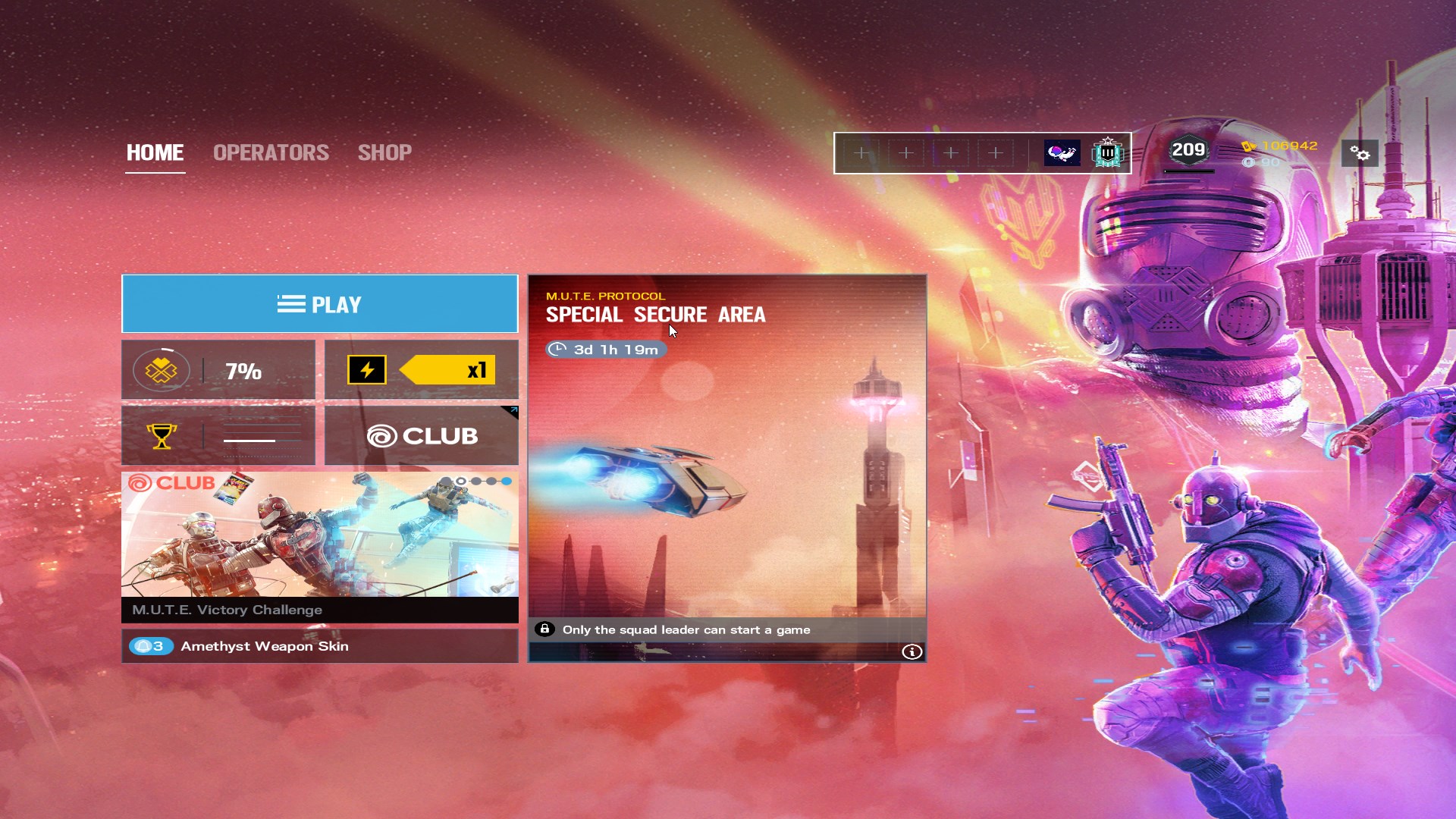Open the battle pass 7% progress tile

point(218,370)
